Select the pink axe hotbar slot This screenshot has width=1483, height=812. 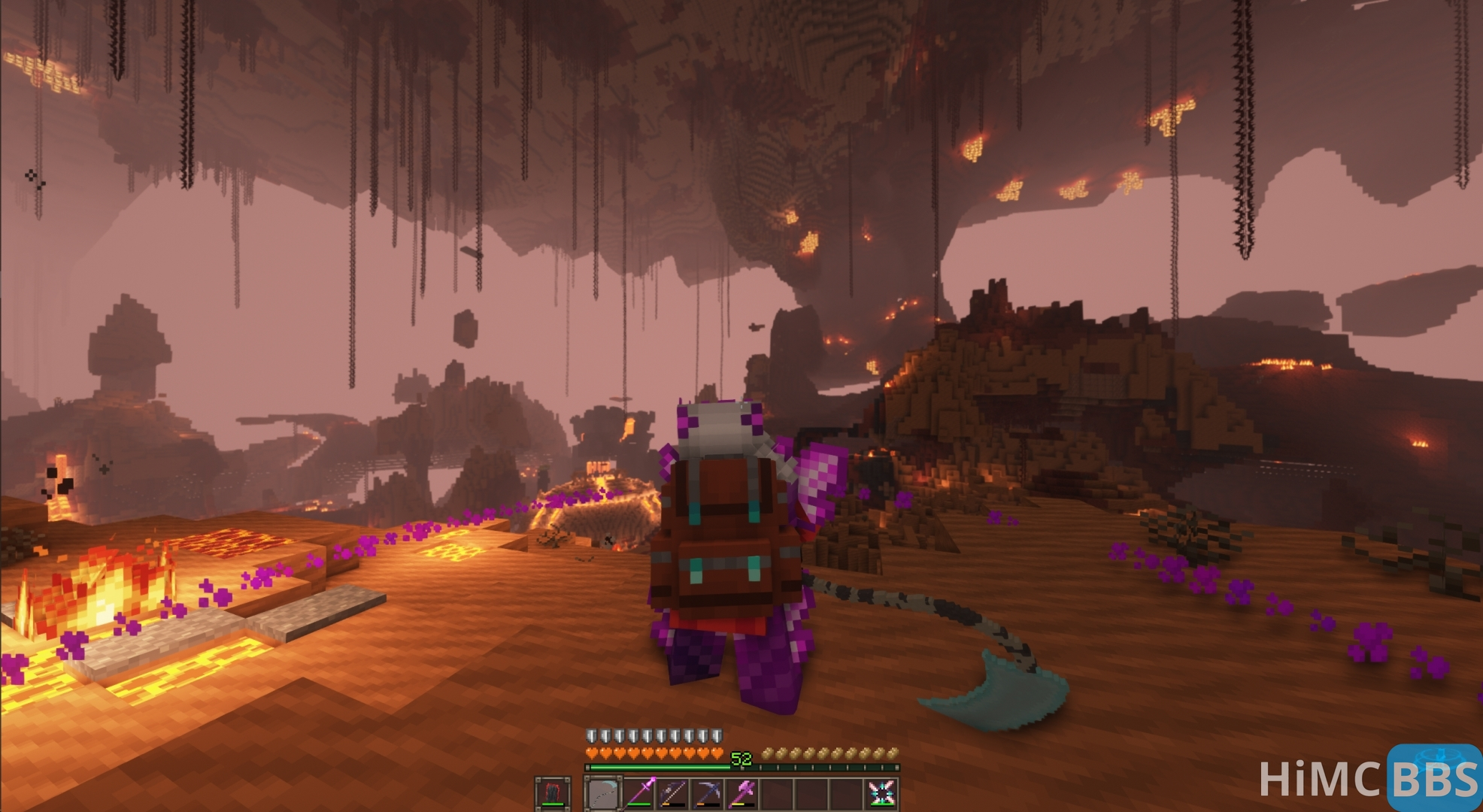(x=743, y=794)
